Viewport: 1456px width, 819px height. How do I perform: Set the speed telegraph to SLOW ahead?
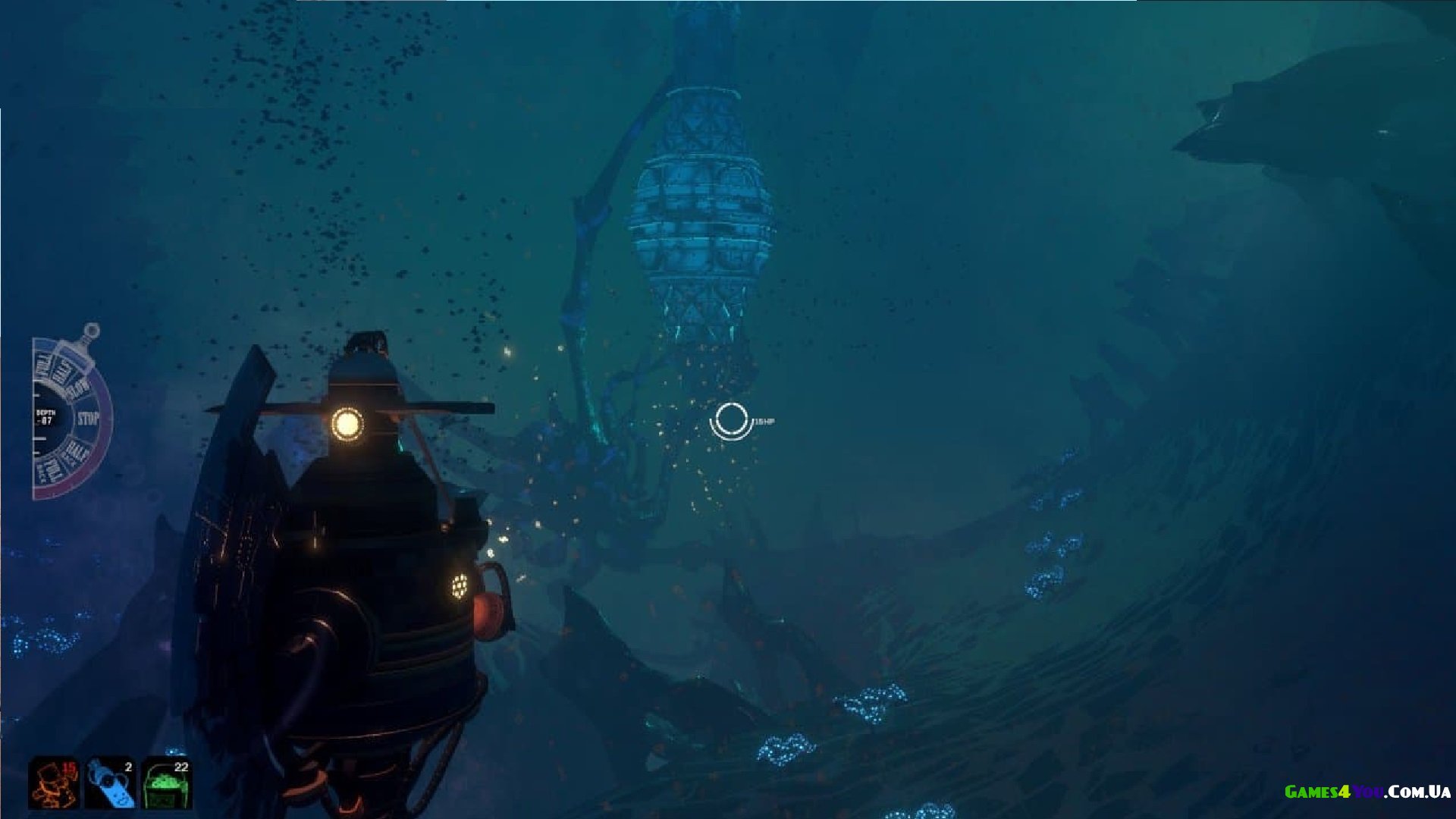[x=78, y=389]
